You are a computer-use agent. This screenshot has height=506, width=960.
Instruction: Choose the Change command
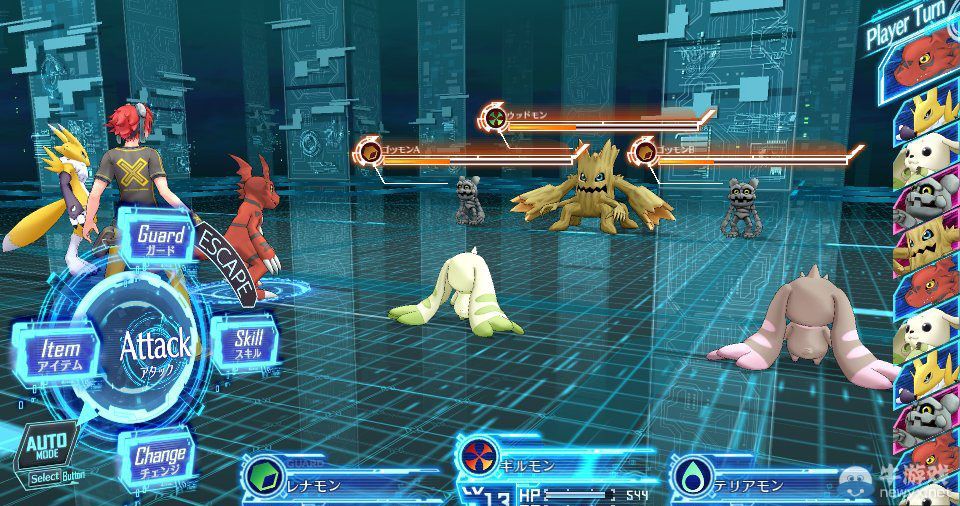[x=159, y=461]
